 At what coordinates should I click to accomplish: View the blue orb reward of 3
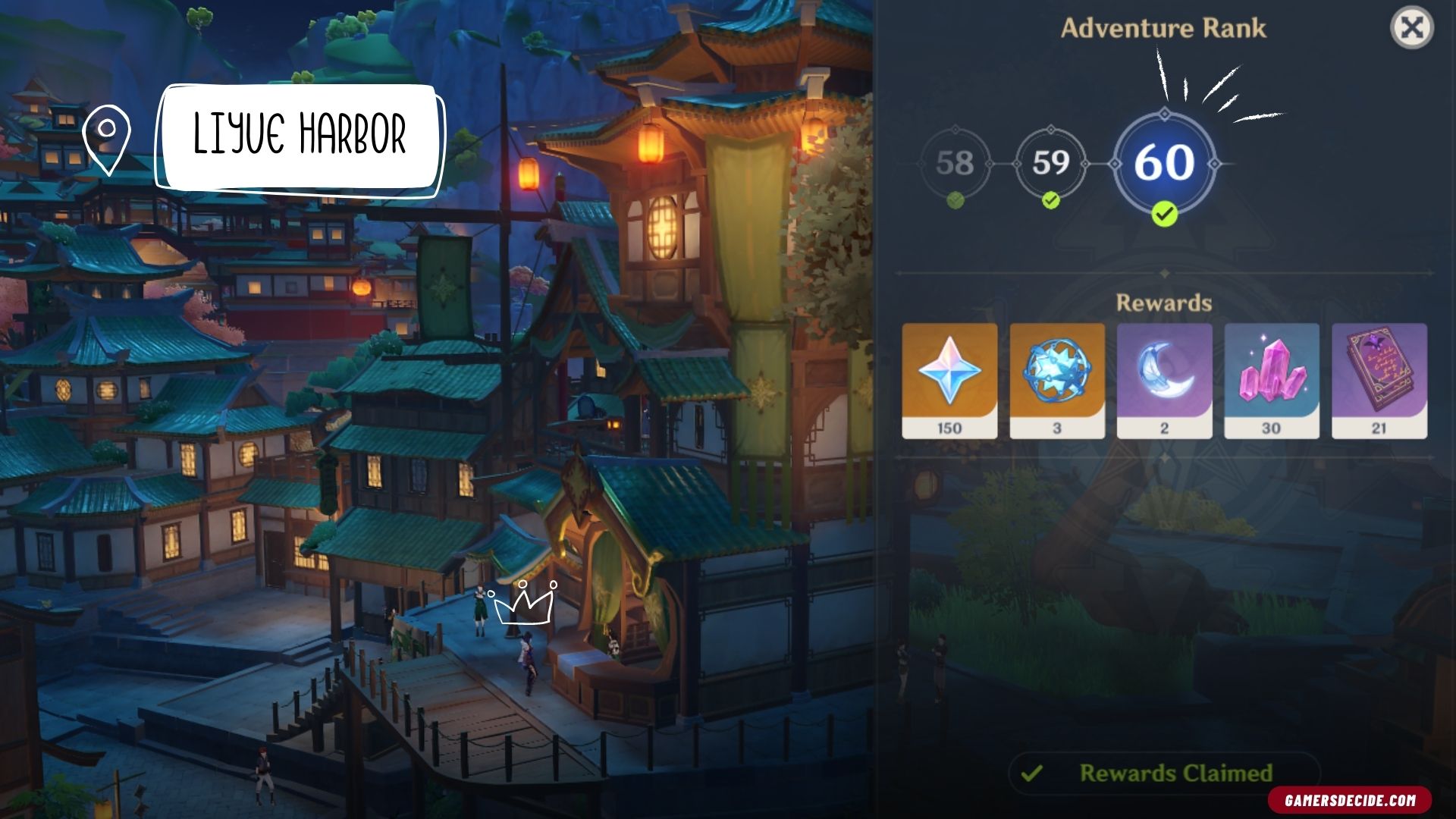point(1057,381)
